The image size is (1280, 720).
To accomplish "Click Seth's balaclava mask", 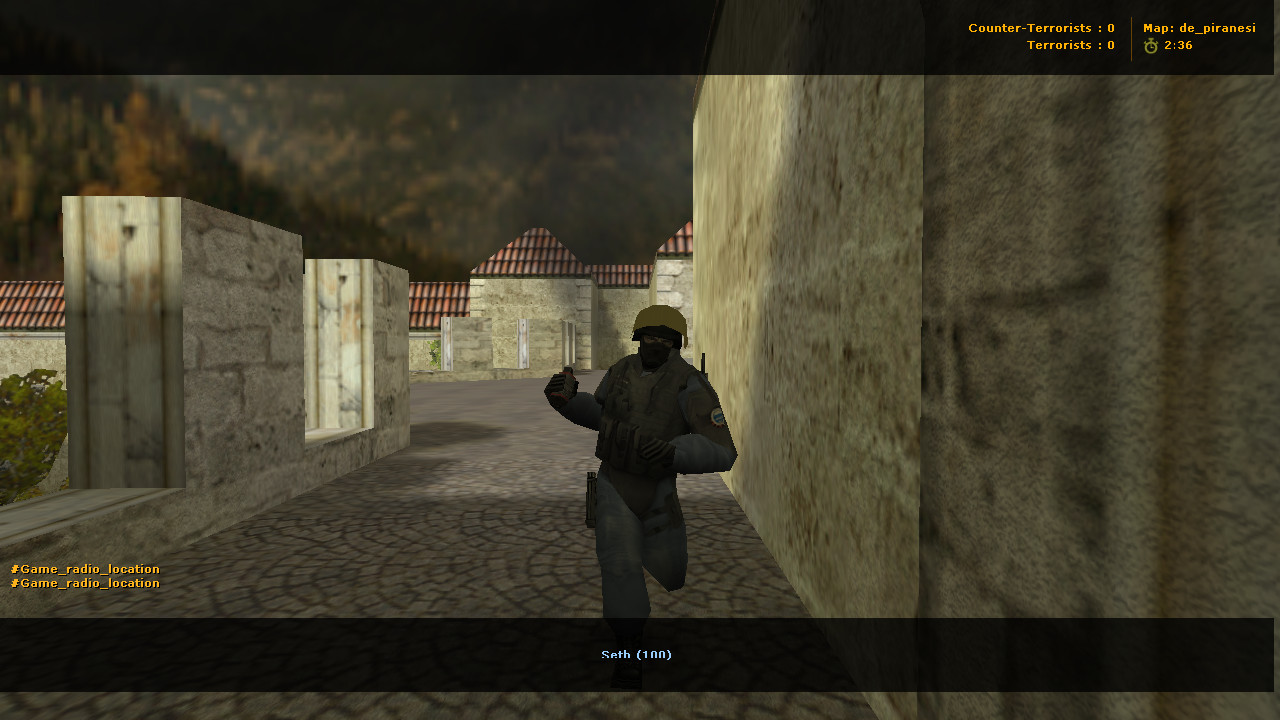I will [655, 350].
